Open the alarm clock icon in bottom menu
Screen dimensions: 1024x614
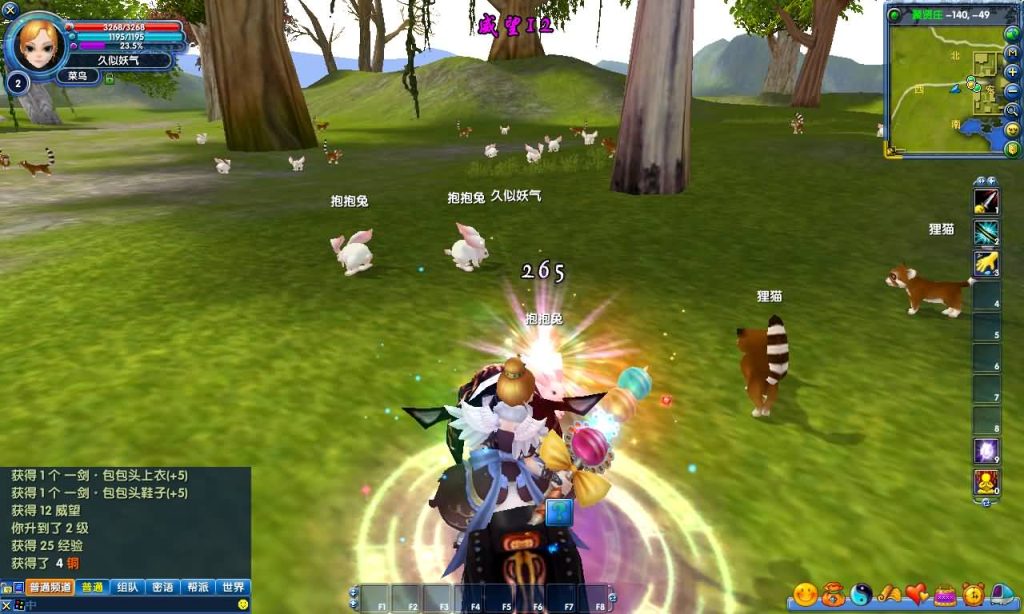tap(973, 594)
